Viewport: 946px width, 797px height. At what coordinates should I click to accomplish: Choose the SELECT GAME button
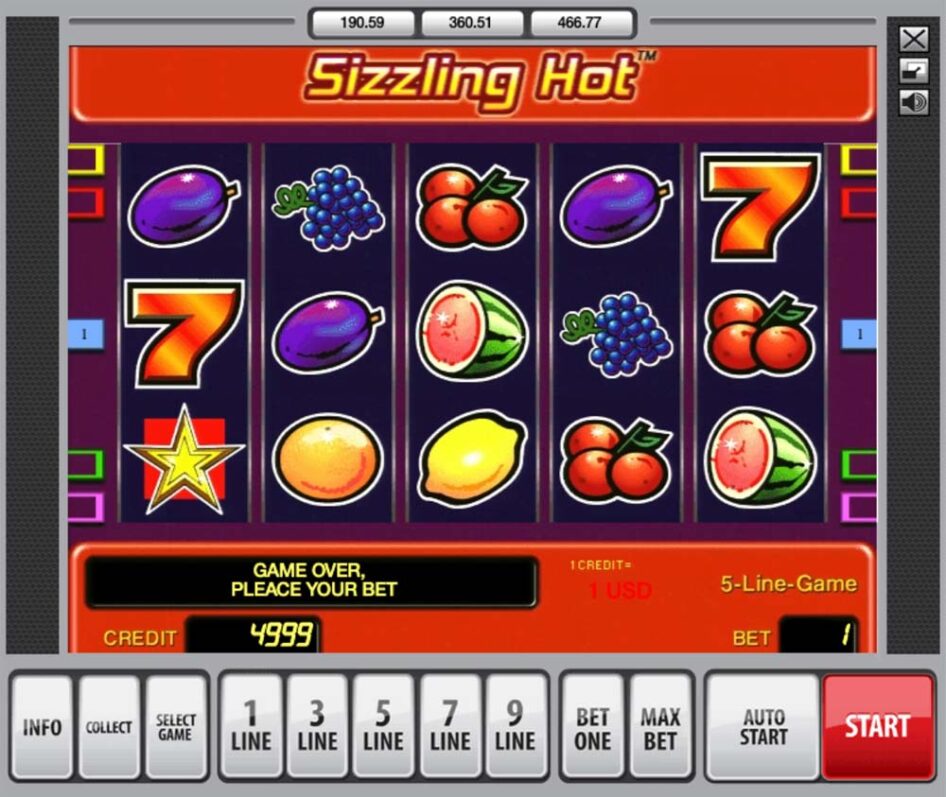[x=176, y=727]
